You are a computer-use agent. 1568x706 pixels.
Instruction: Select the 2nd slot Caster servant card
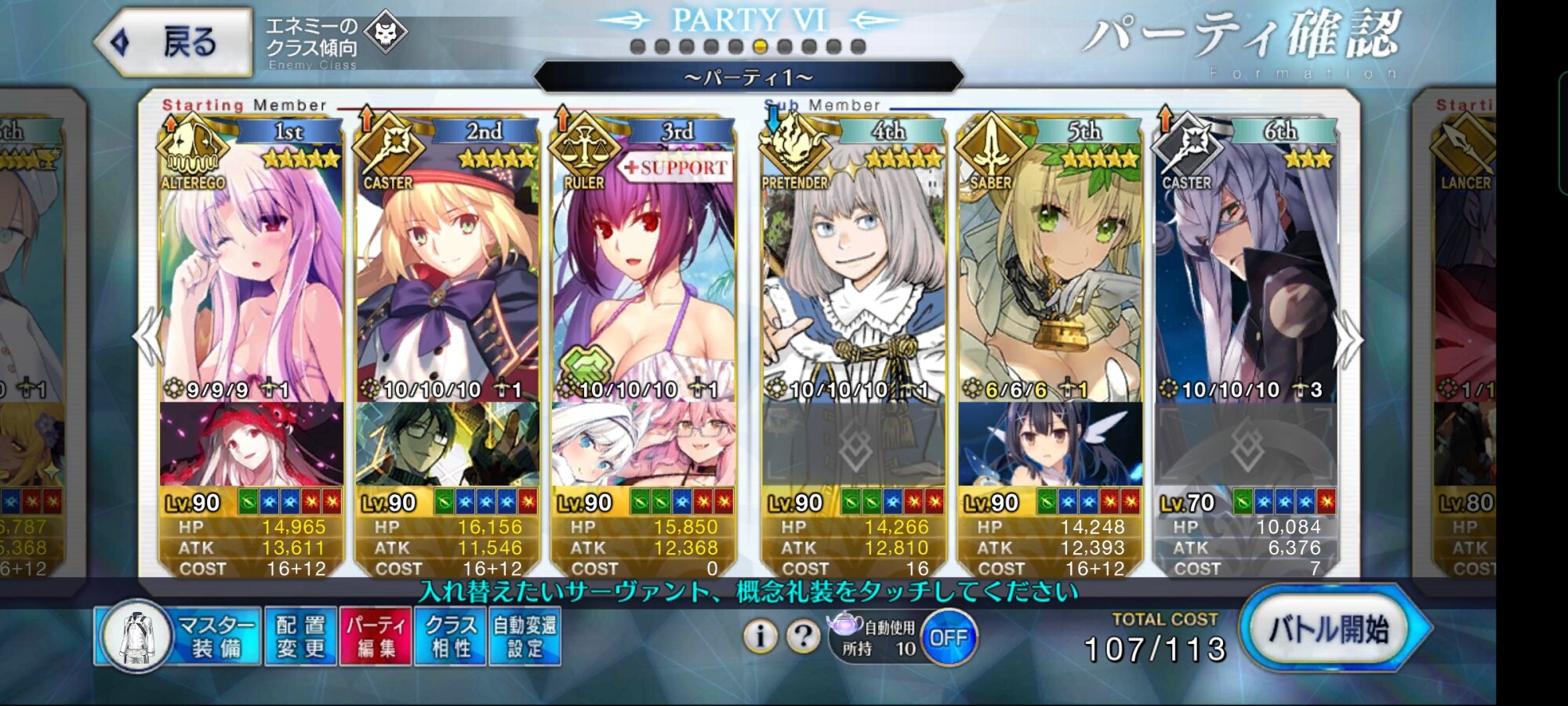tap(447, 275)
